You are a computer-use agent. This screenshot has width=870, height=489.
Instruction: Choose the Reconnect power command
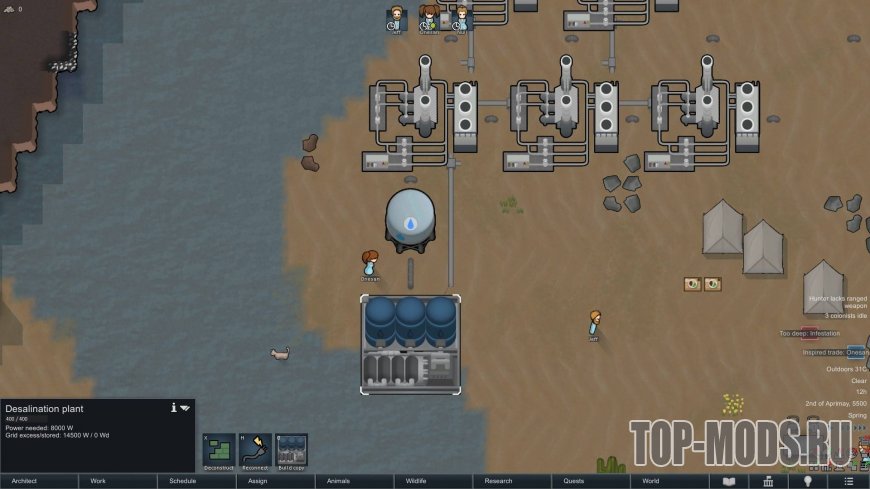tap(255, 451)
